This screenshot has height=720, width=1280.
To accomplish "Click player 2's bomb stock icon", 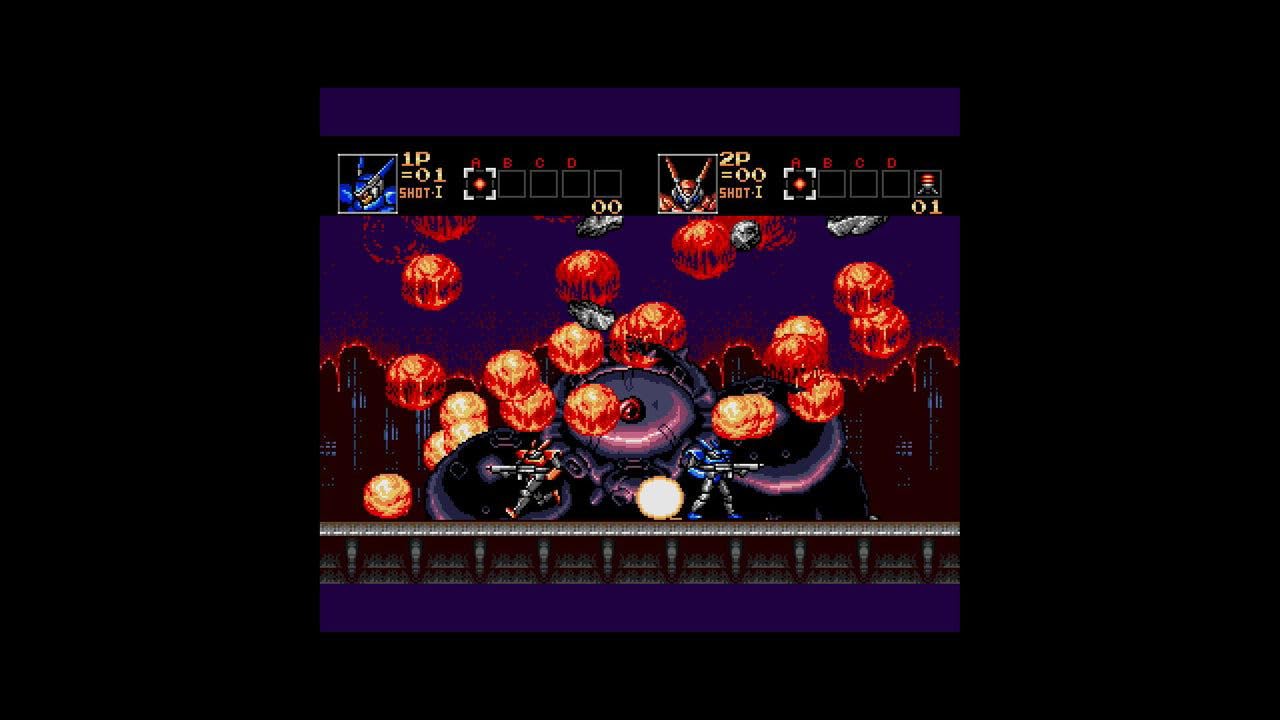I will point(926,186).
